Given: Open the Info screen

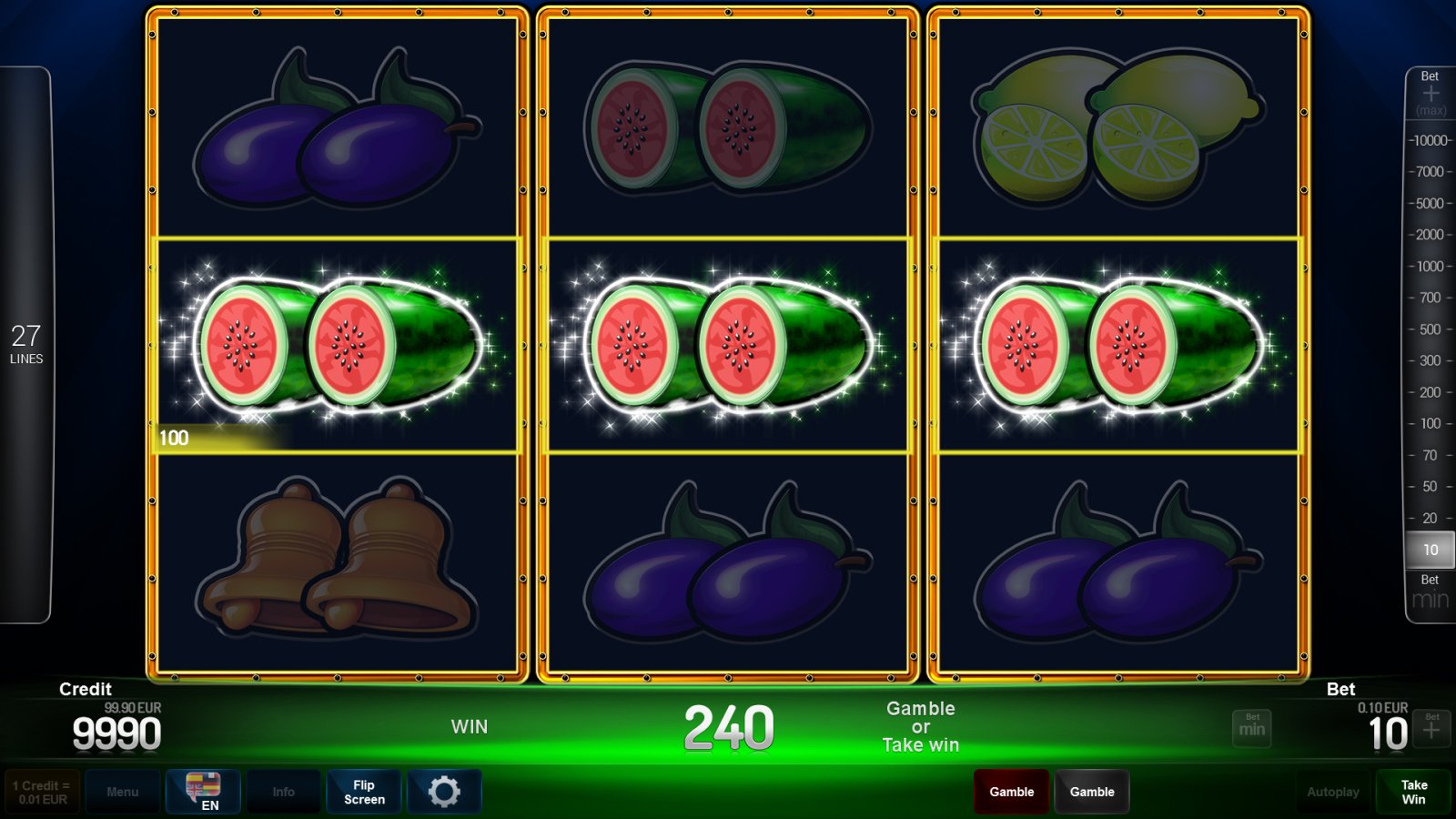Looking at the screenshot, I should (283, 791).
